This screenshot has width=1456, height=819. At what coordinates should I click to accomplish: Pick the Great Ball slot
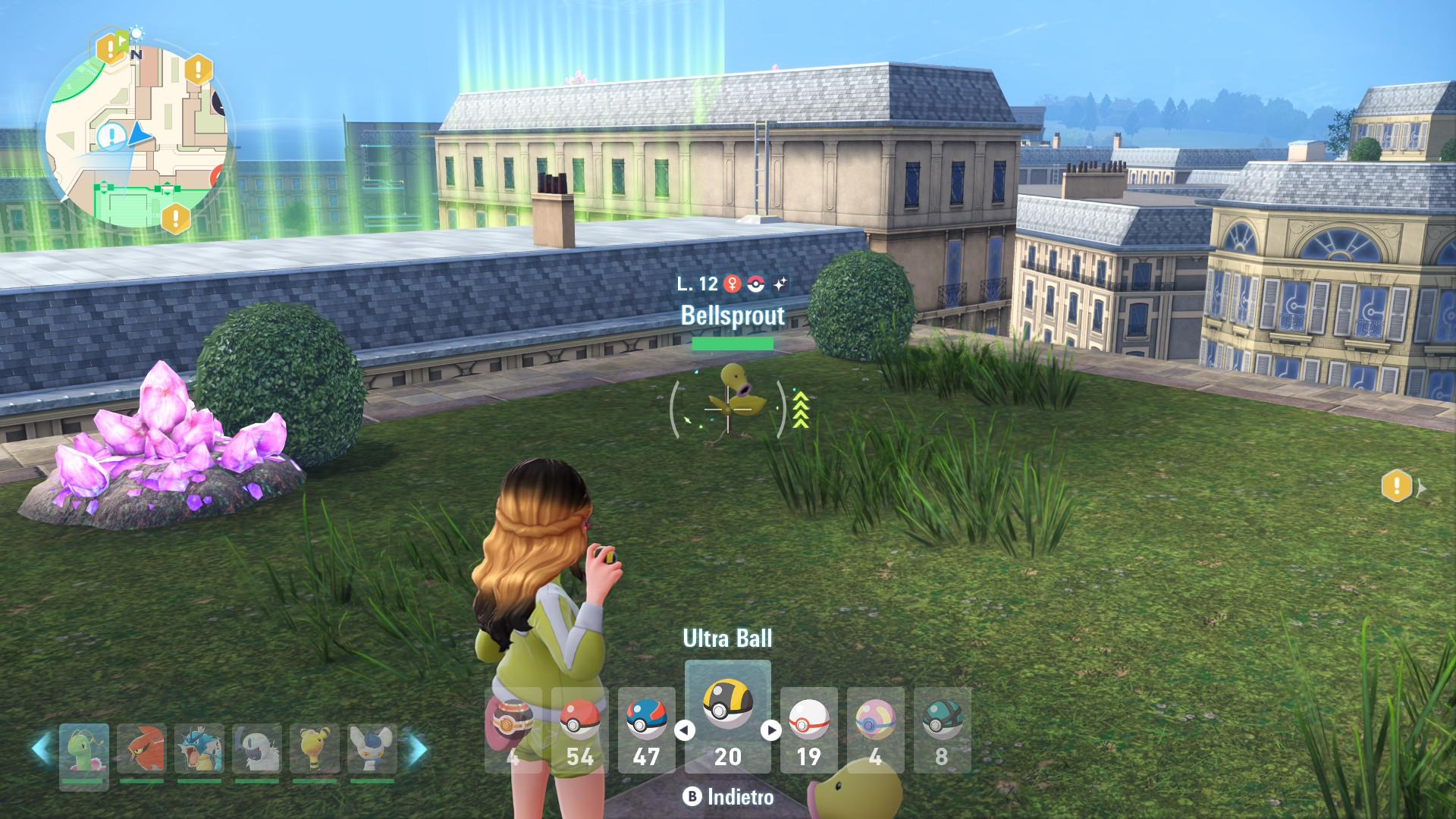(646, 729)
